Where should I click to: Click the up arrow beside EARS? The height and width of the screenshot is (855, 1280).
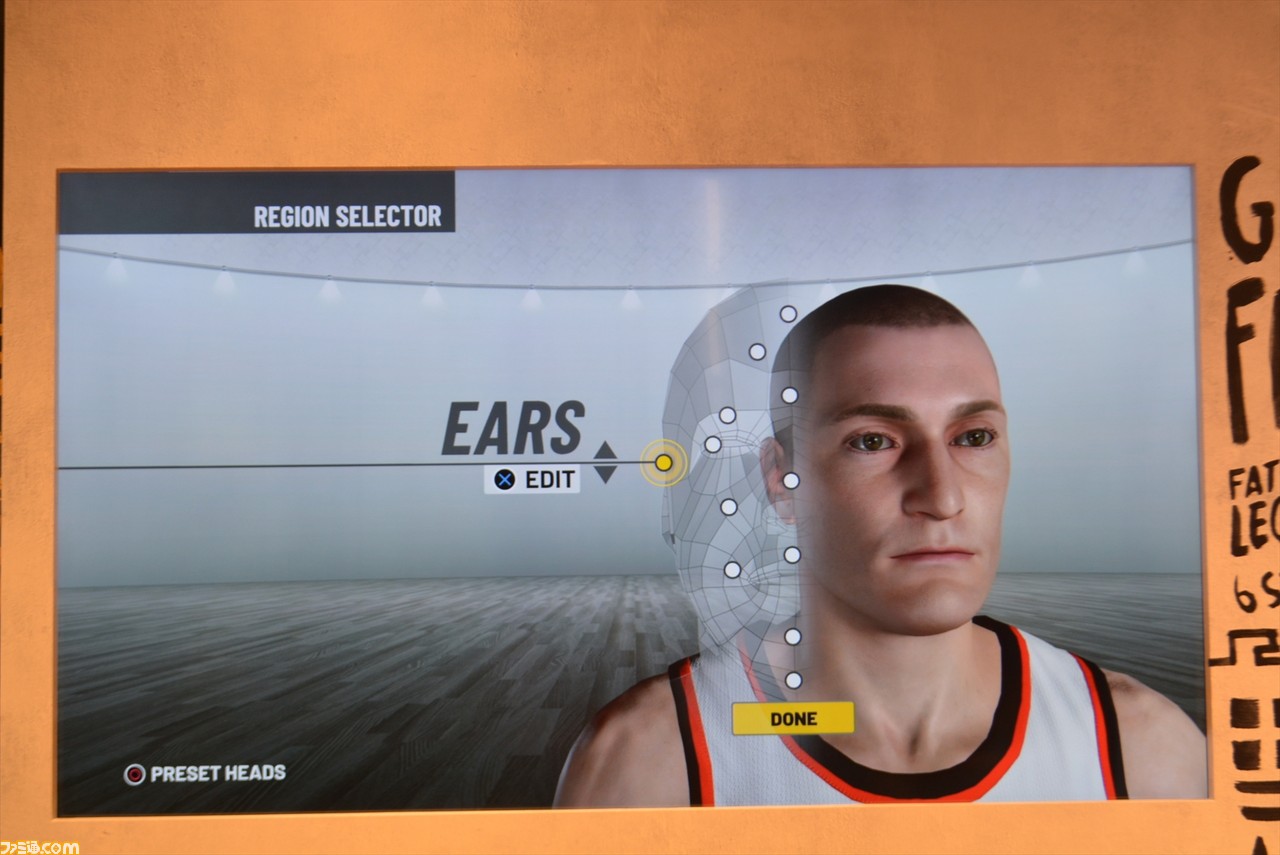pyautogui.click(x=605, y=450)
